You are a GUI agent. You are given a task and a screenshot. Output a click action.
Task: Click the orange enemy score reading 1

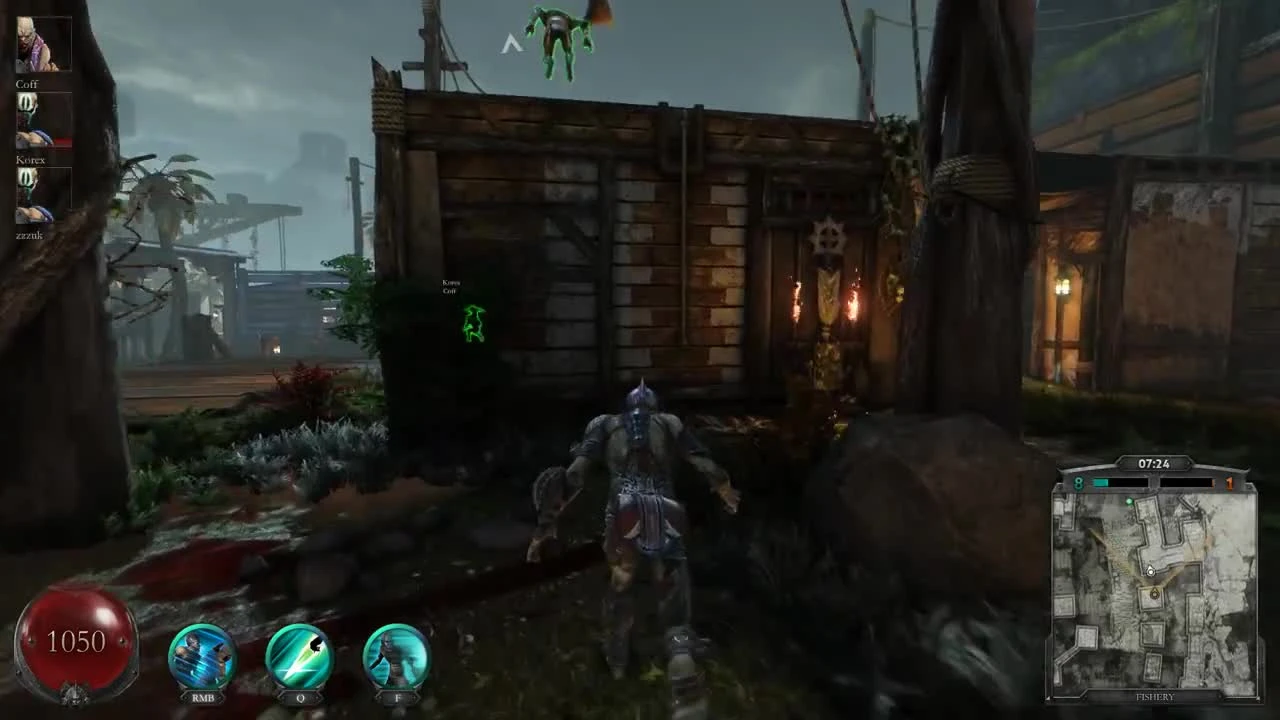1228,483
